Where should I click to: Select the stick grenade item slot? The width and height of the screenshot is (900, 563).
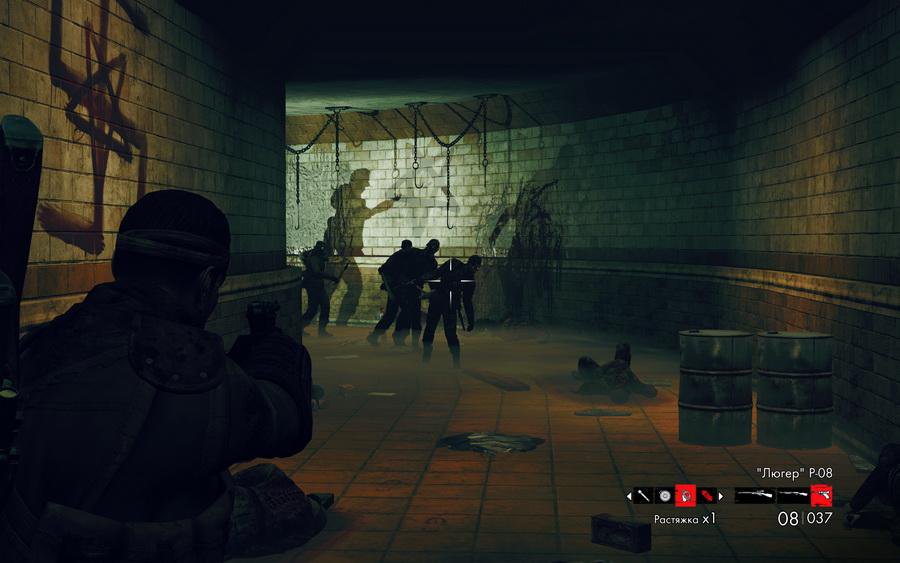[642, 495]
